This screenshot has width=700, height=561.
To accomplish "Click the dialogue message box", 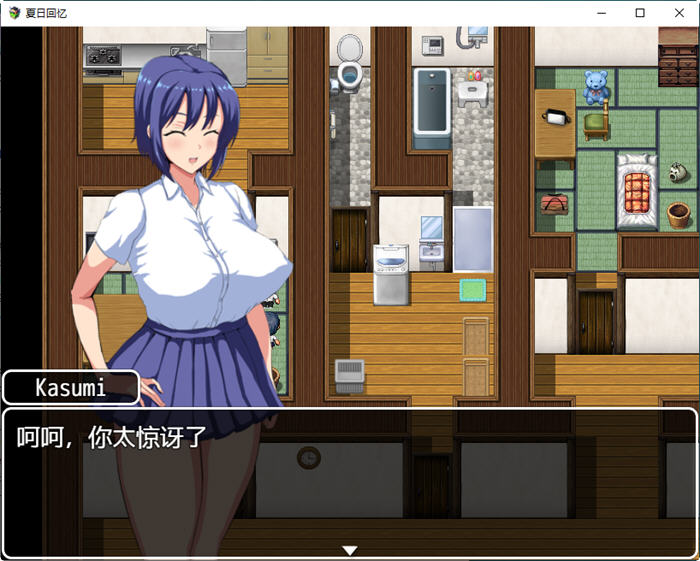I will click(x=349, y=482).
